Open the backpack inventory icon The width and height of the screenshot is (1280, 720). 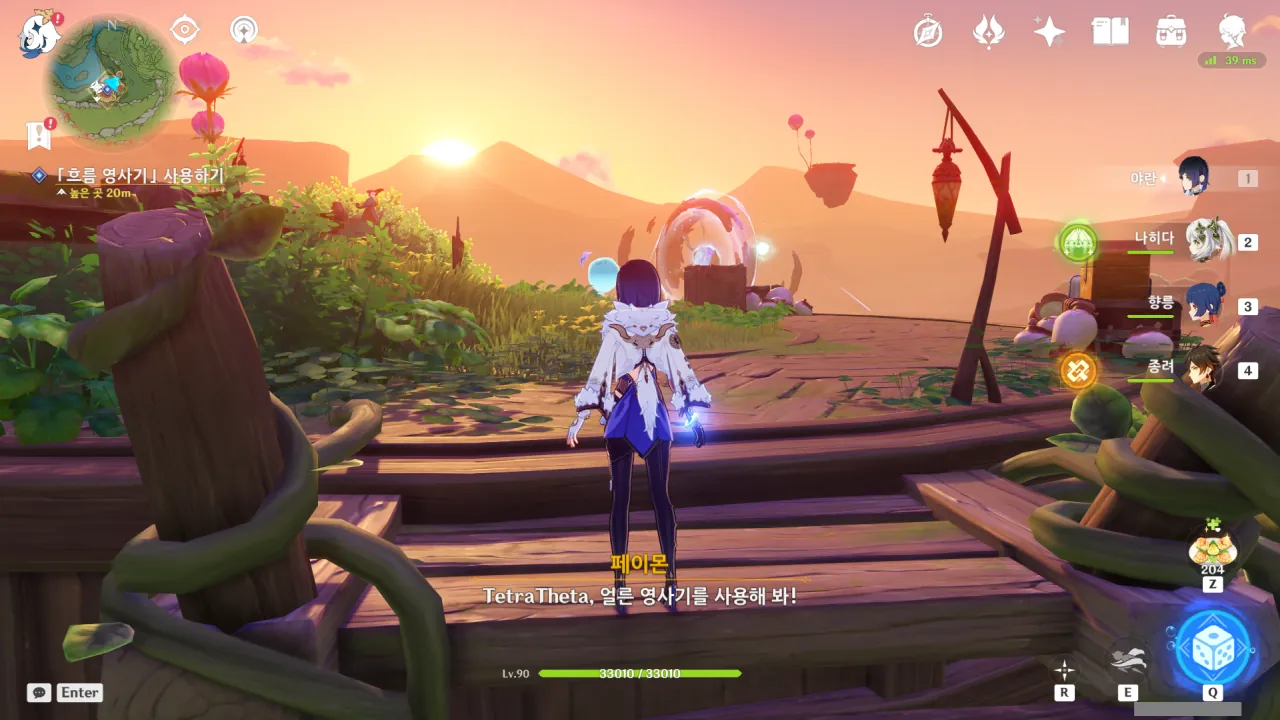pyautogui.click(x=1171, y=32)
